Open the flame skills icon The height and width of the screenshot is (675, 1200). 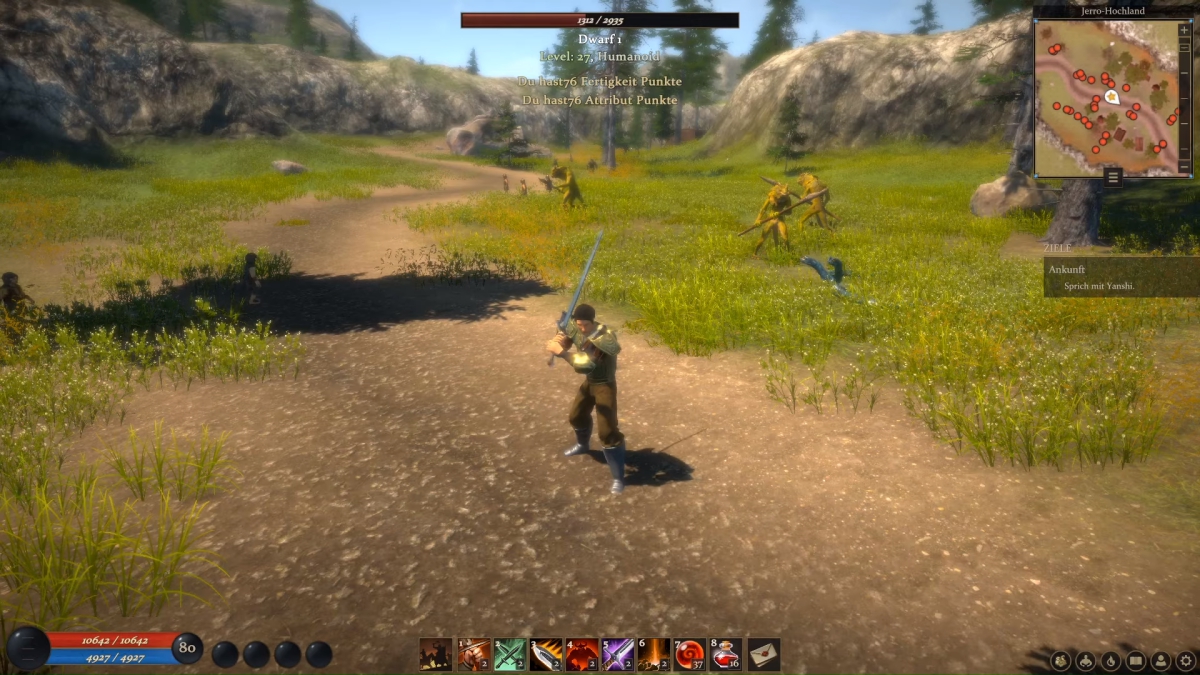[1111, 660]
